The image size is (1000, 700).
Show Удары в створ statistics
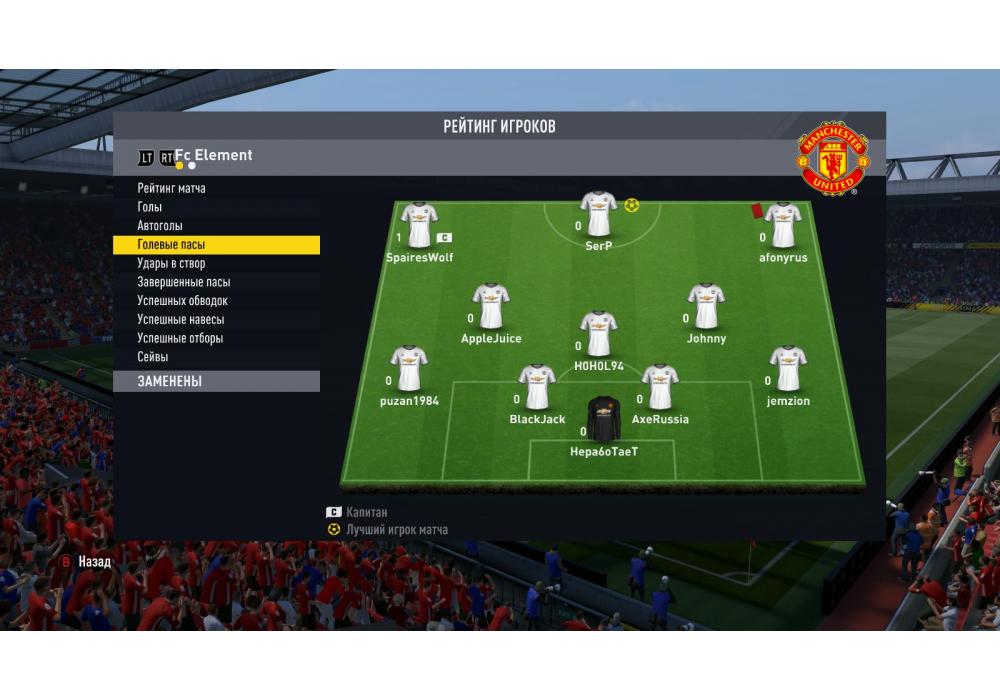point(171,263)
